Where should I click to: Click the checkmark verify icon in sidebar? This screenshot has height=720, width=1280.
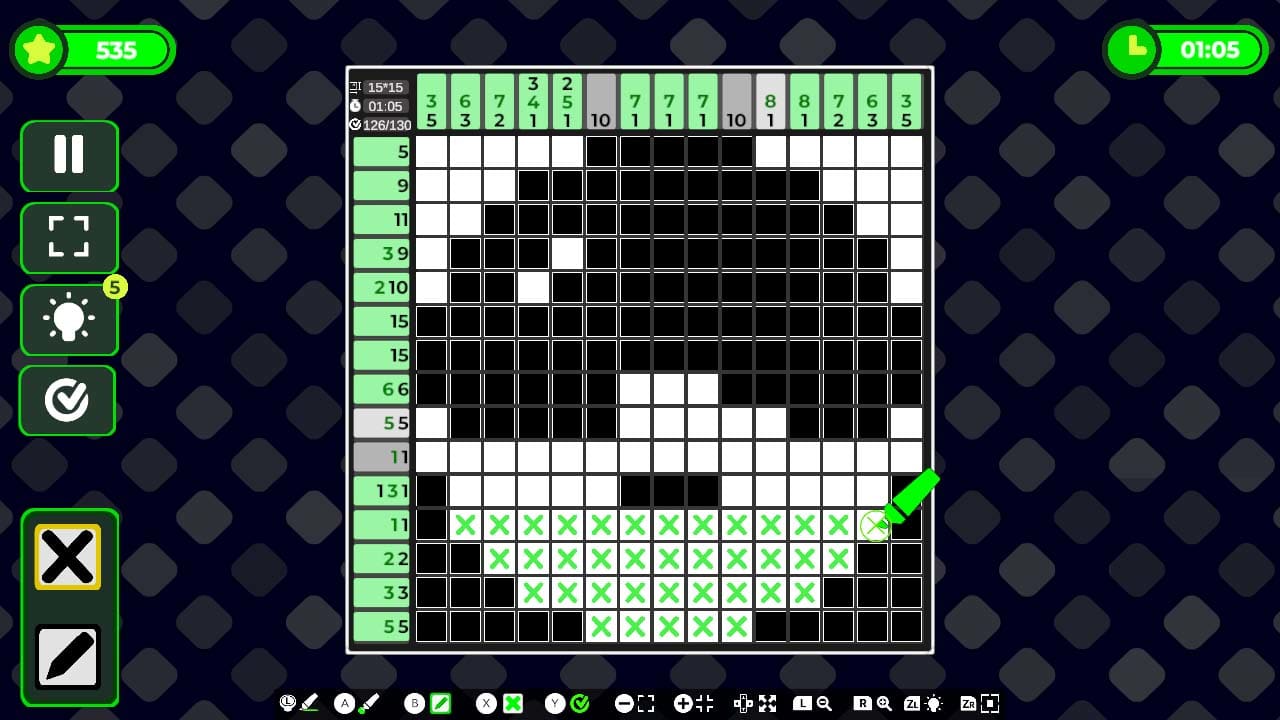click(x=67, y=401)
